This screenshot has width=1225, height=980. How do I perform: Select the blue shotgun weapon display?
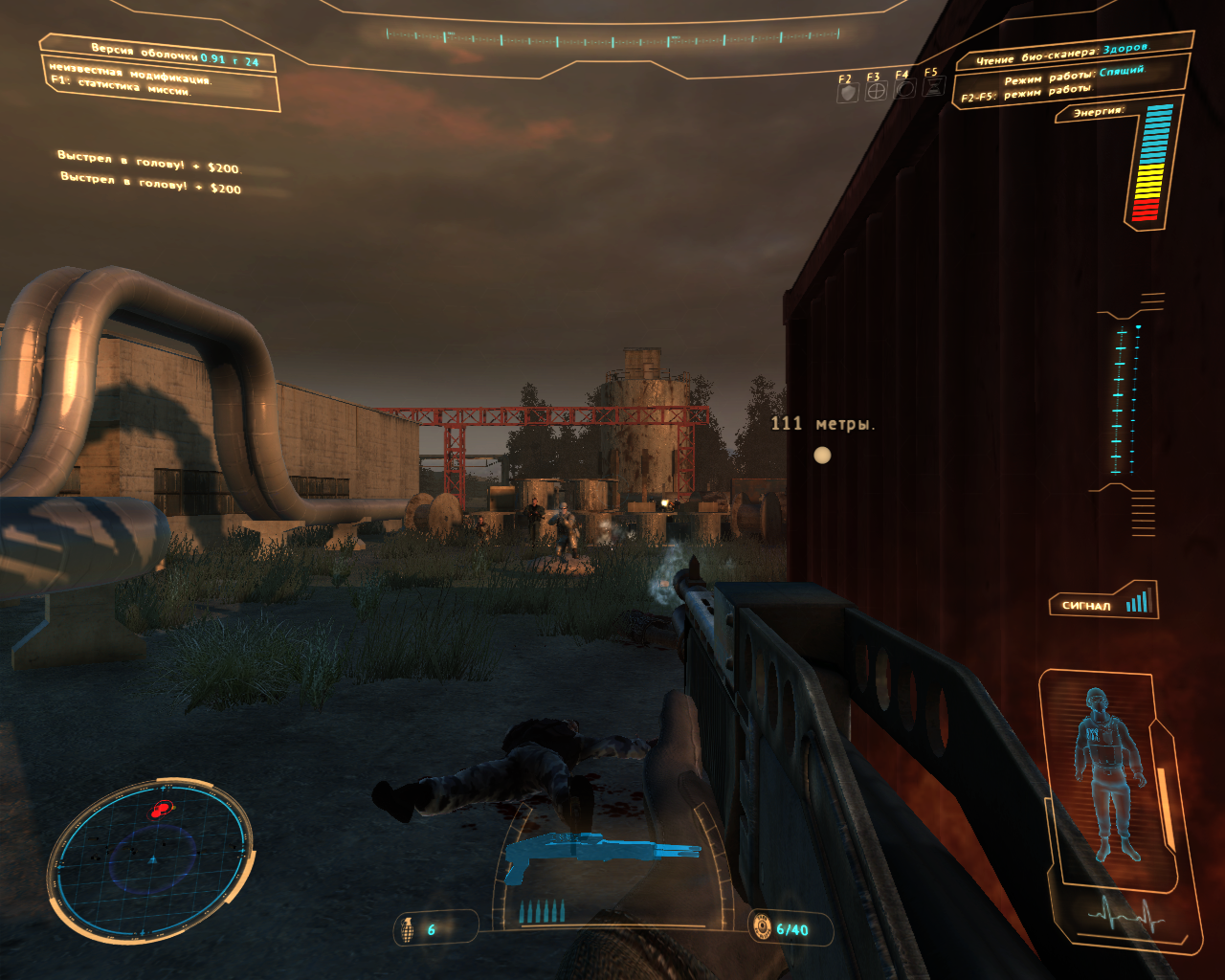[601, 852]
